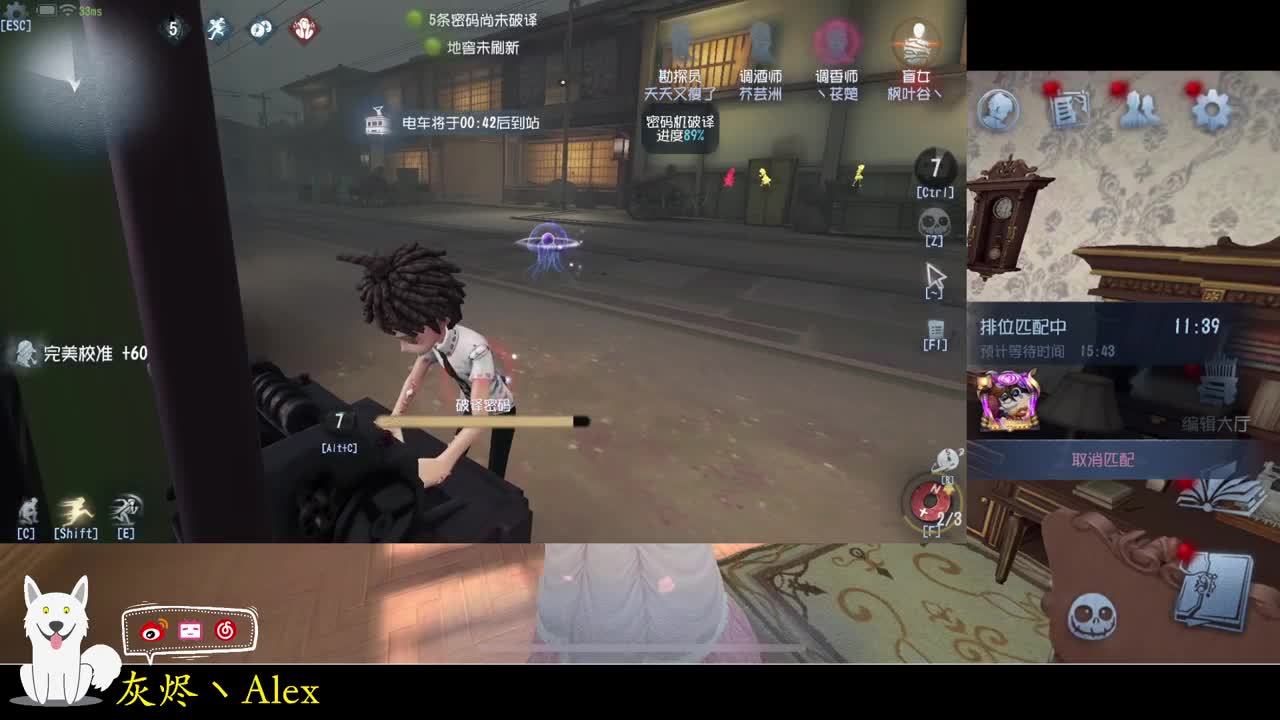Viewport: 1280px width, 720px height.
Task: Use the skull emote [Z] icon
Action: [935, 223]
